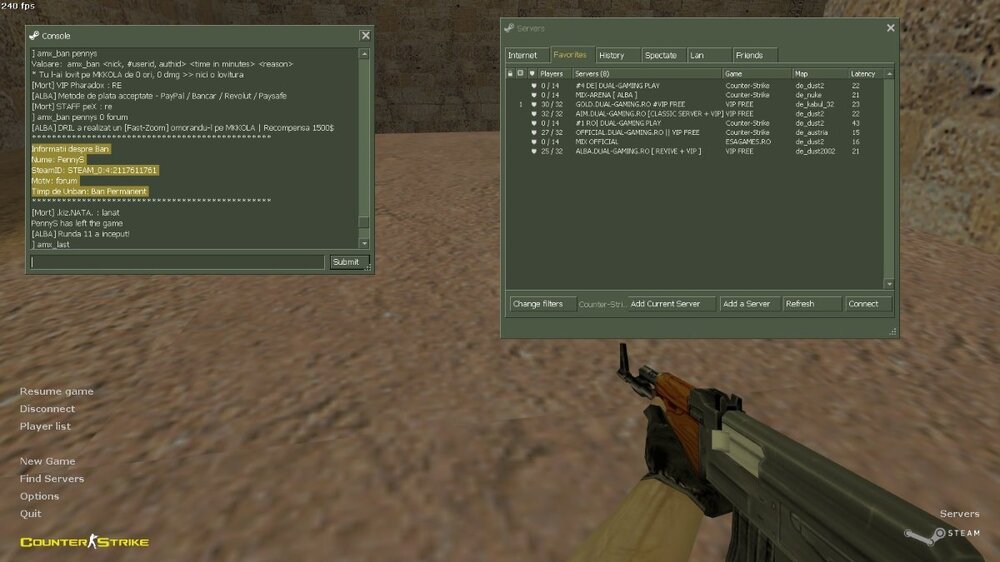Screen dimensions: 1000x562
Task: Open the Options menu
Action: 39,496
